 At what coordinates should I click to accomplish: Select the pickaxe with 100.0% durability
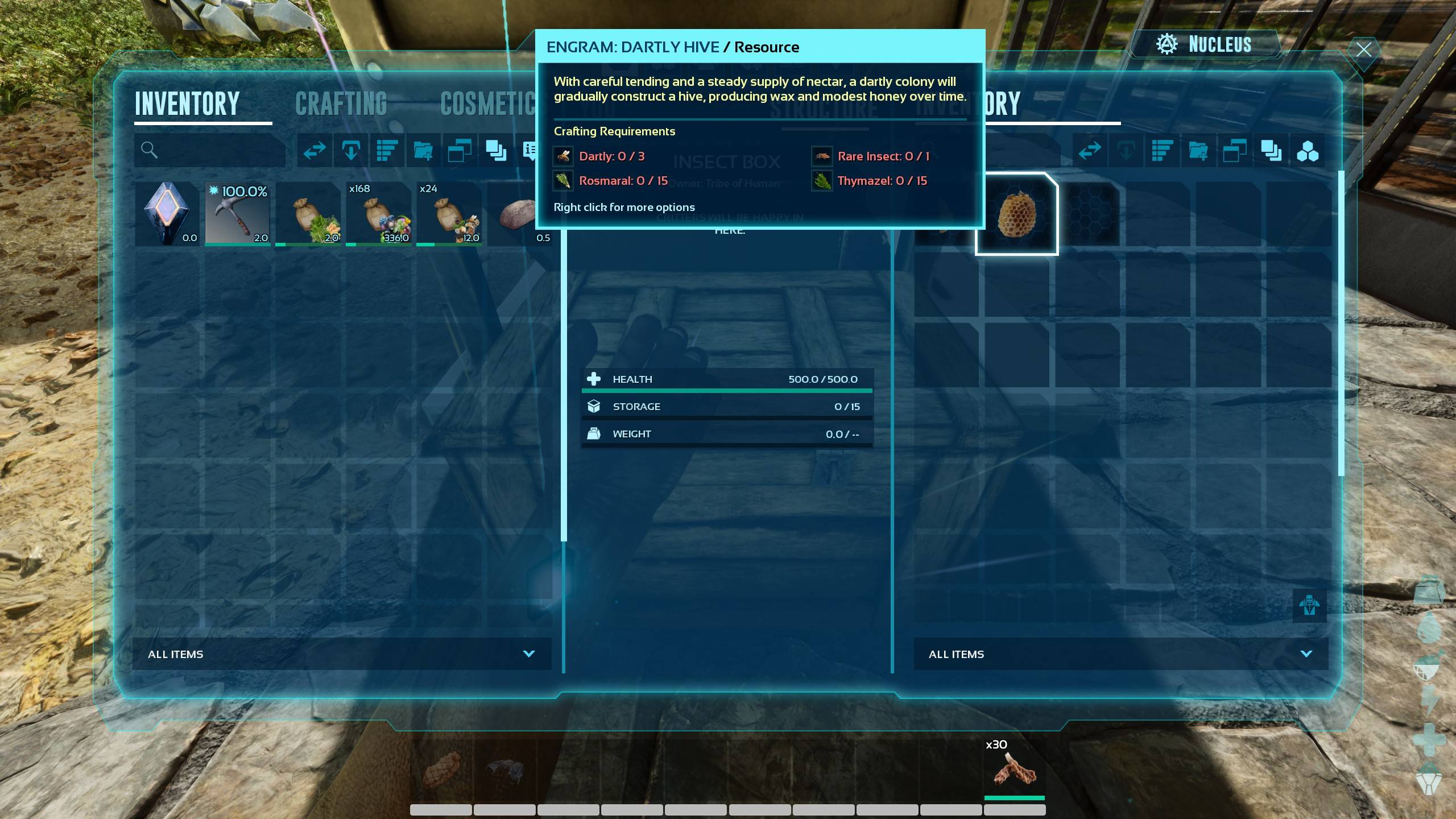pos(237,214)
